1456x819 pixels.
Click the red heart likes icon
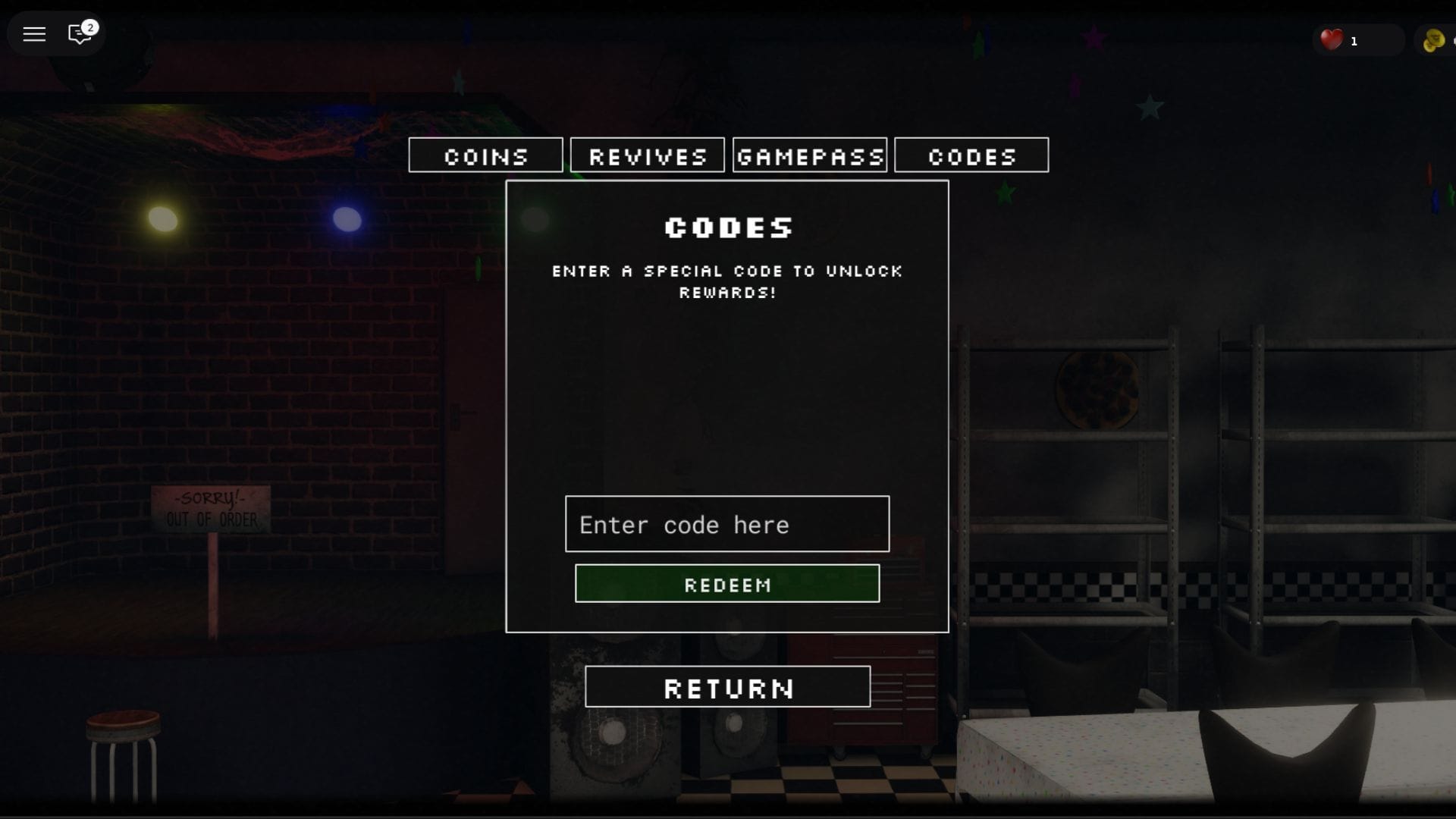coord(1332,40)
